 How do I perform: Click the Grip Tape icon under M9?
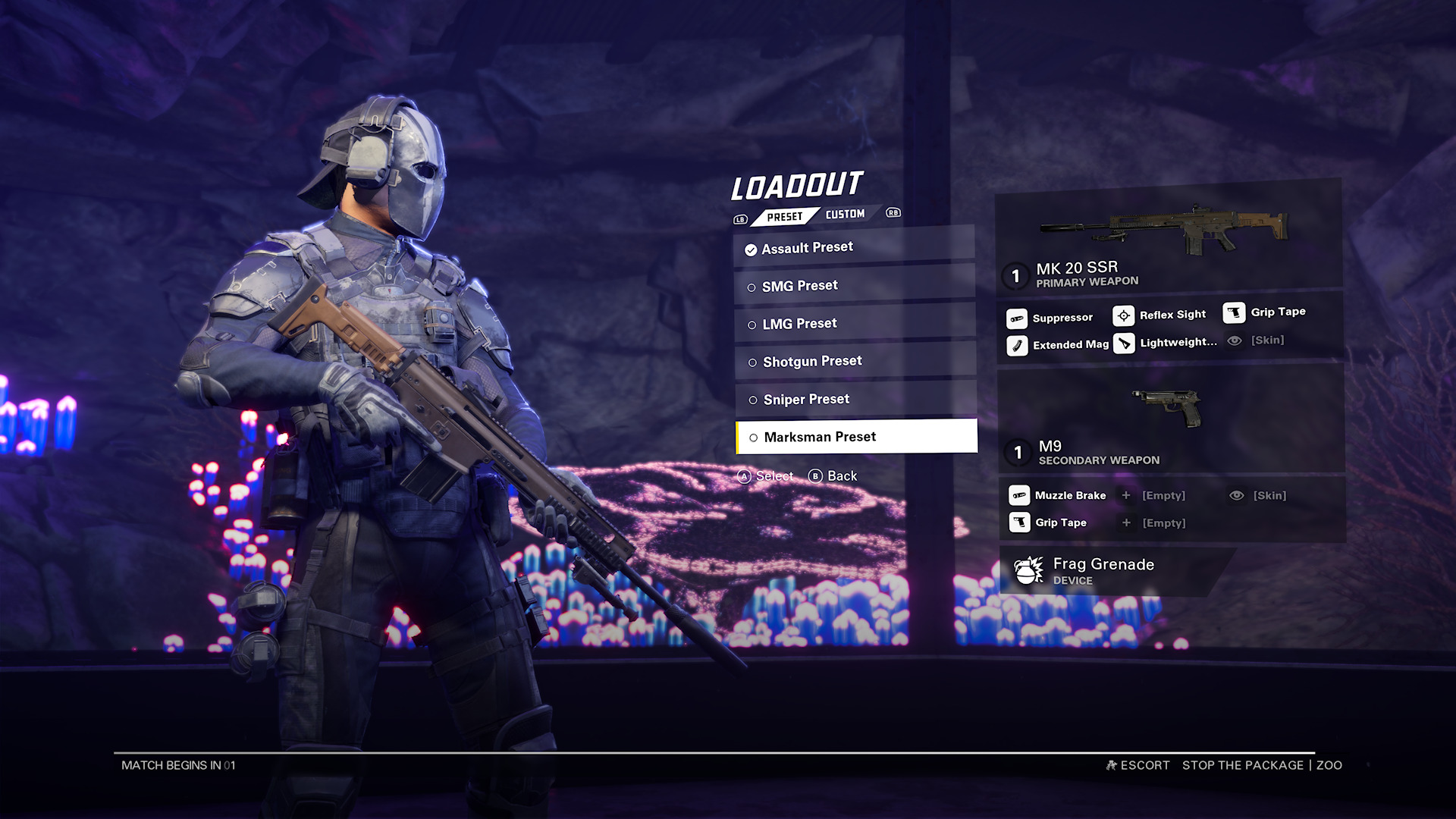pos(1018,522)
